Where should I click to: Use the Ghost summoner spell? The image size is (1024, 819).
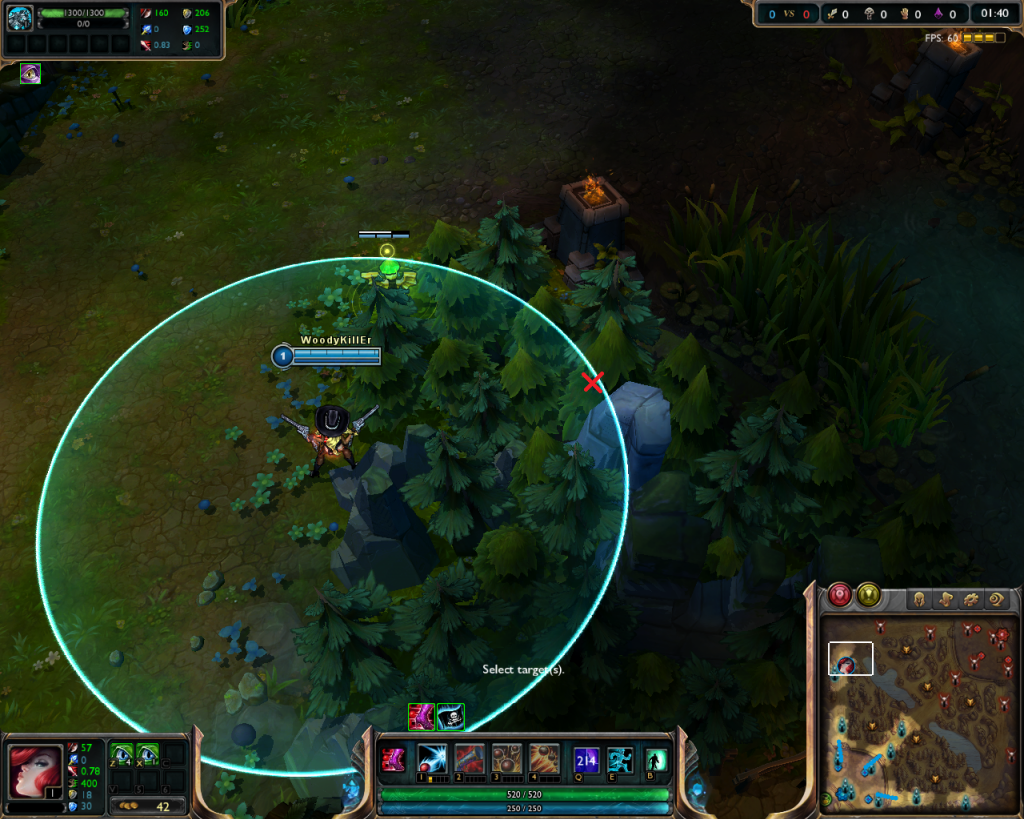click(x=620, y=760)
